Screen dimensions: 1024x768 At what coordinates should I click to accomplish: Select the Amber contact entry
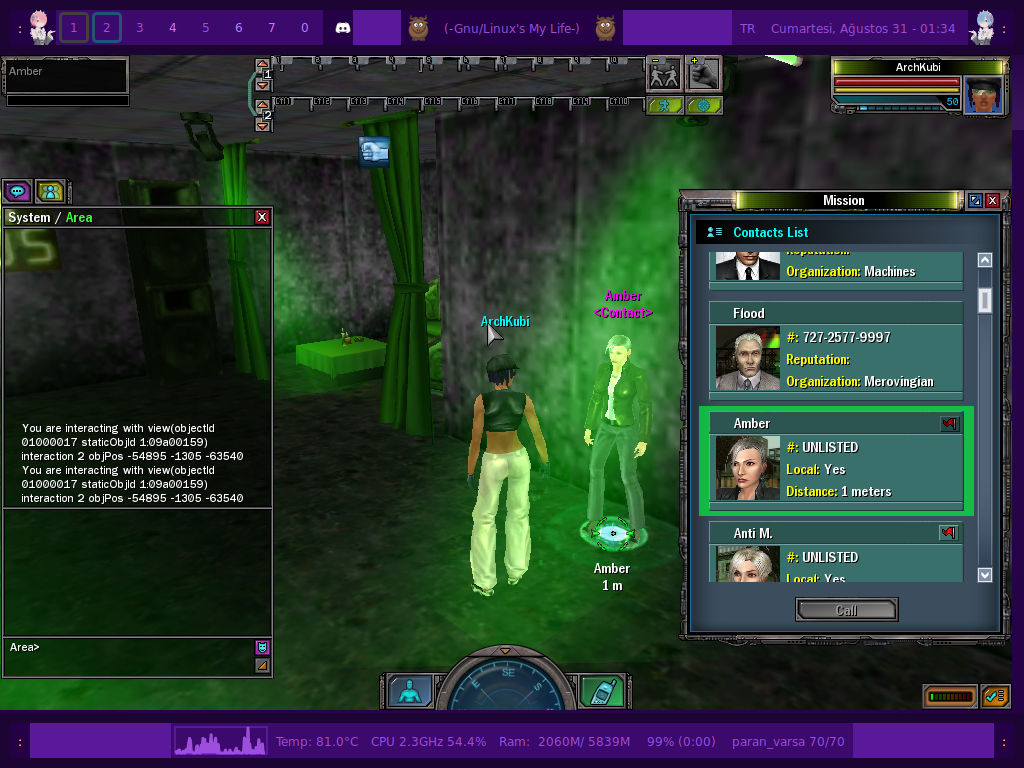click(x=835, y=461)
